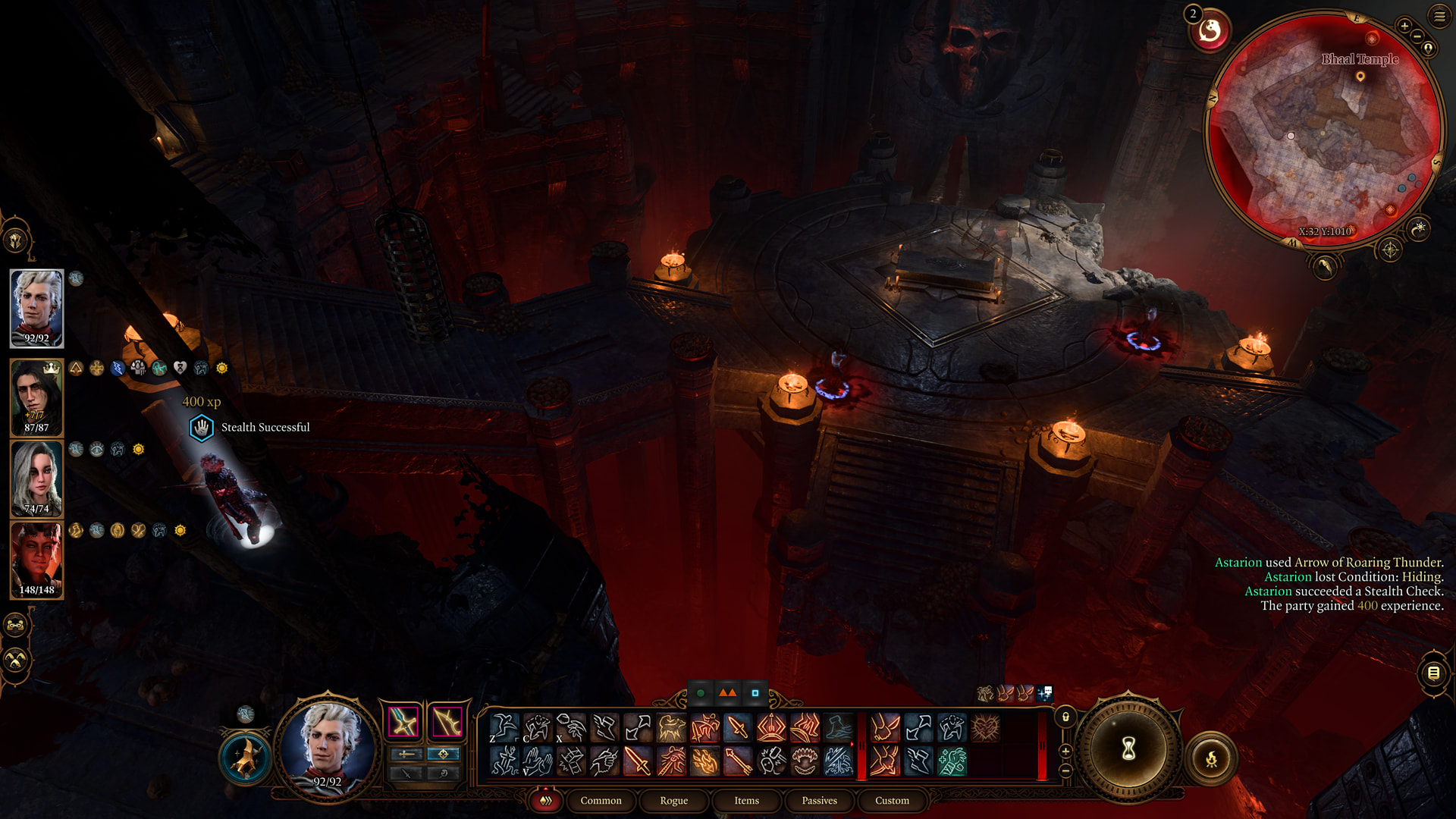The image size is (1456, 819).
Task: Toggle the hotbar lock padlock
Action: point(1065,717)
